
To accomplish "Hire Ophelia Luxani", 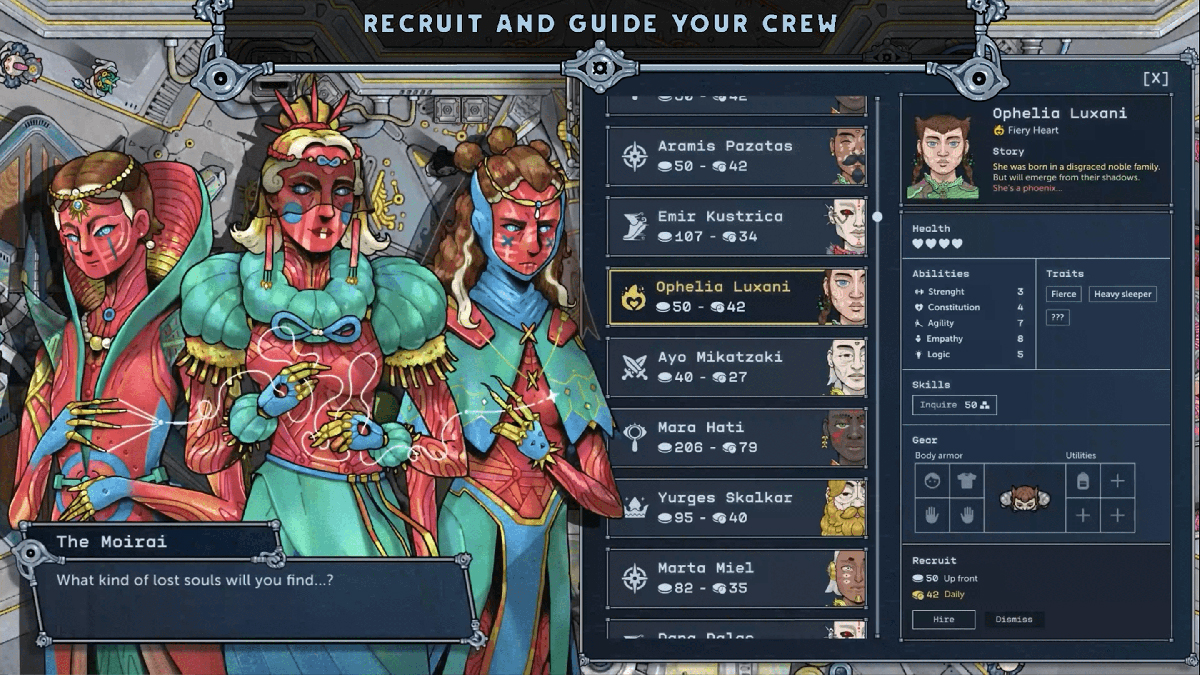I will (943, 619).
